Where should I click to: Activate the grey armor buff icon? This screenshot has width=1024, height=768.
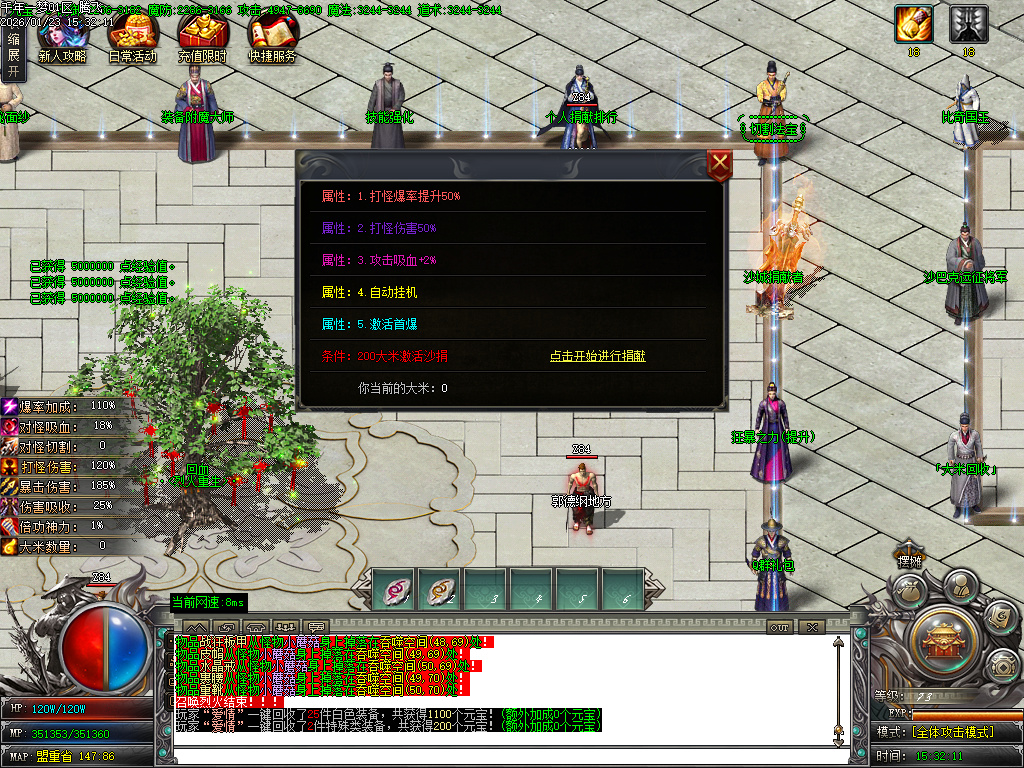(x=968, y=24)
